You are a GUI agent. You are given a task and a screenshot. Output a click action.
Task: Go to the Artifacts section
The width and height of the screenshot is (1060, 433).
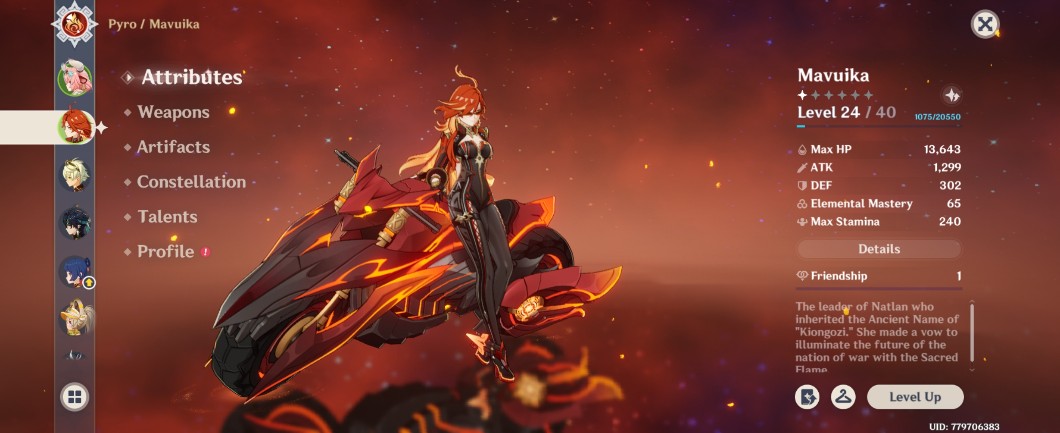tap(173, 147)
